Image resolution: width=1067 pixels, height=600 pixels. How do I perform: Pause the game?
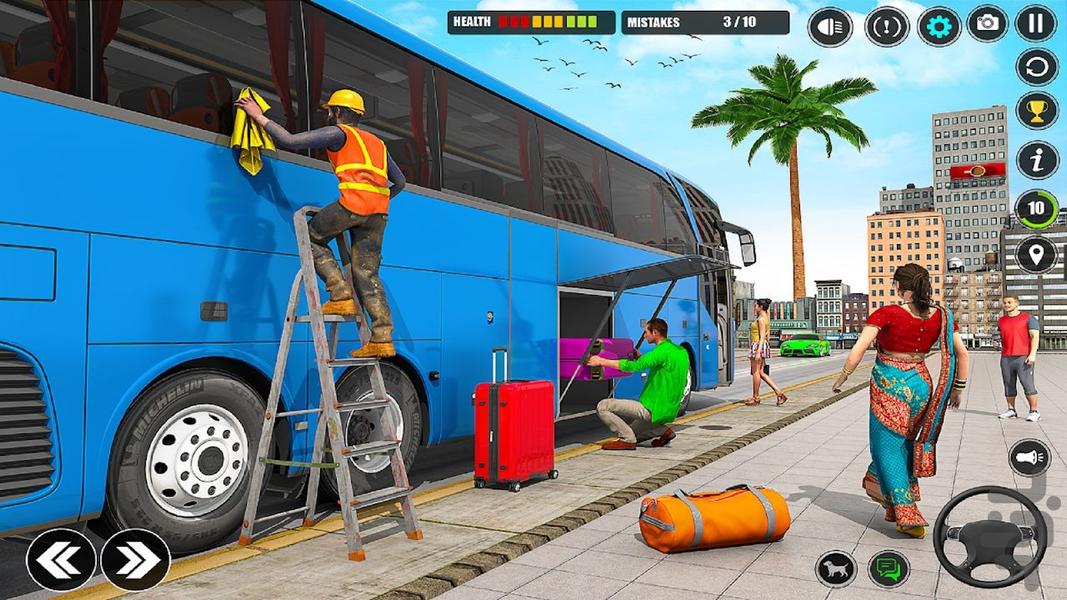(1037, 23)
